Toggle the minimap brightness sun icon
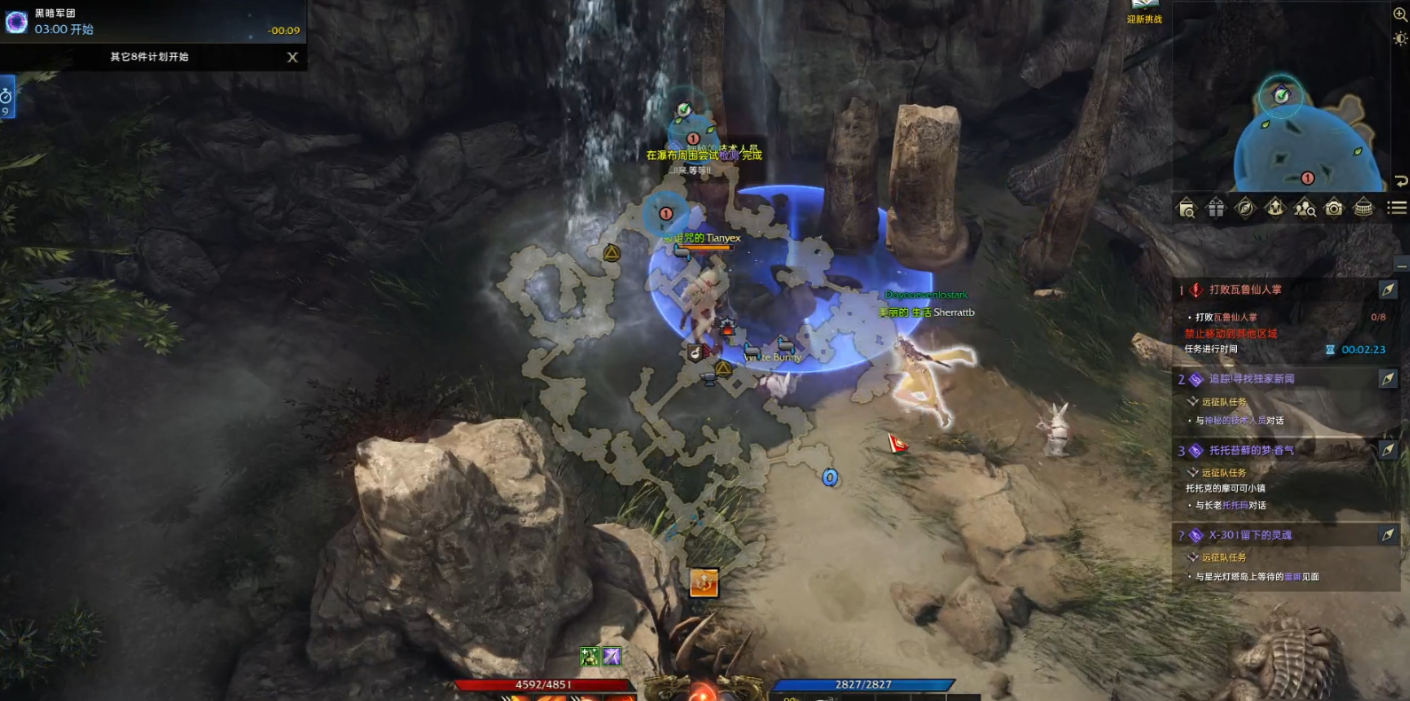Image resolution: width=1410 pixels, height=701 pixels. coord(1400,38)
